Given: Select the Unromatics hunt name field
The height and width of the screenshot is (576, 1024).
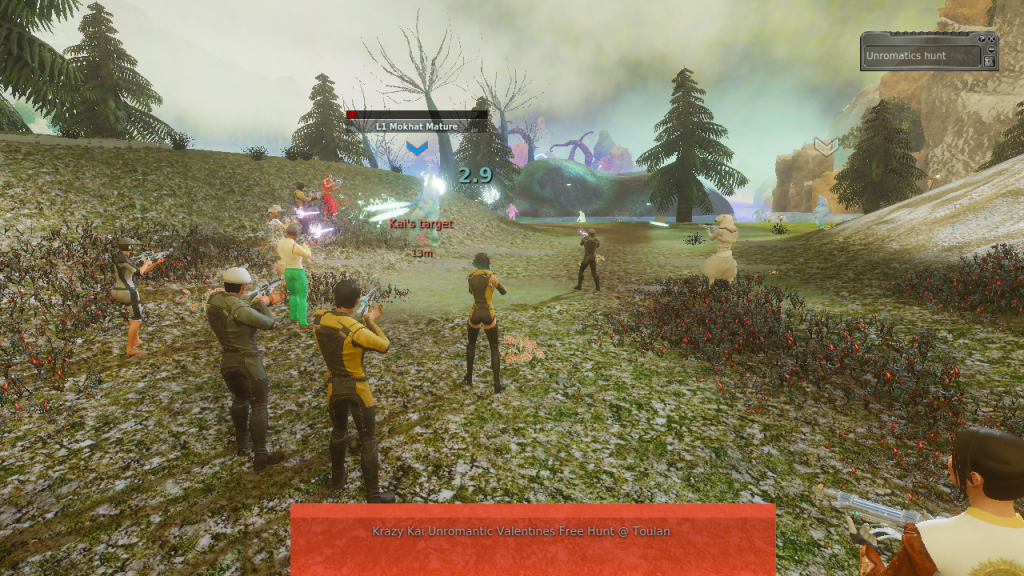Looking at the screenshot, I should click(x=918, y=56).
